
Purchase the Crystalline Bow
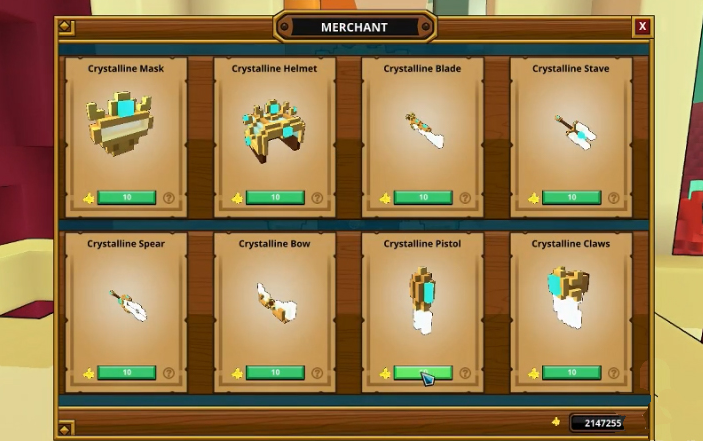(x=275, y=373)
